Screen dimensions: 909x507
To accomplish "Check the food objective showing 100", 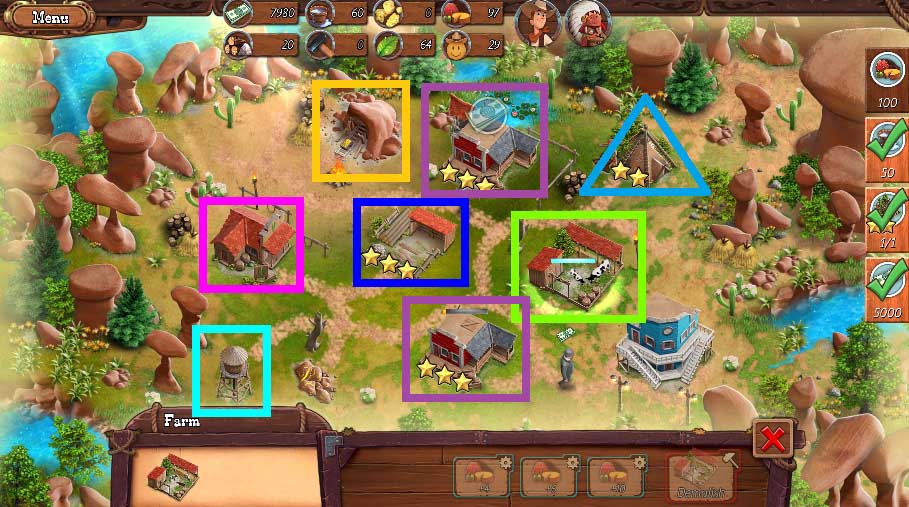I will tap(887, 78).
